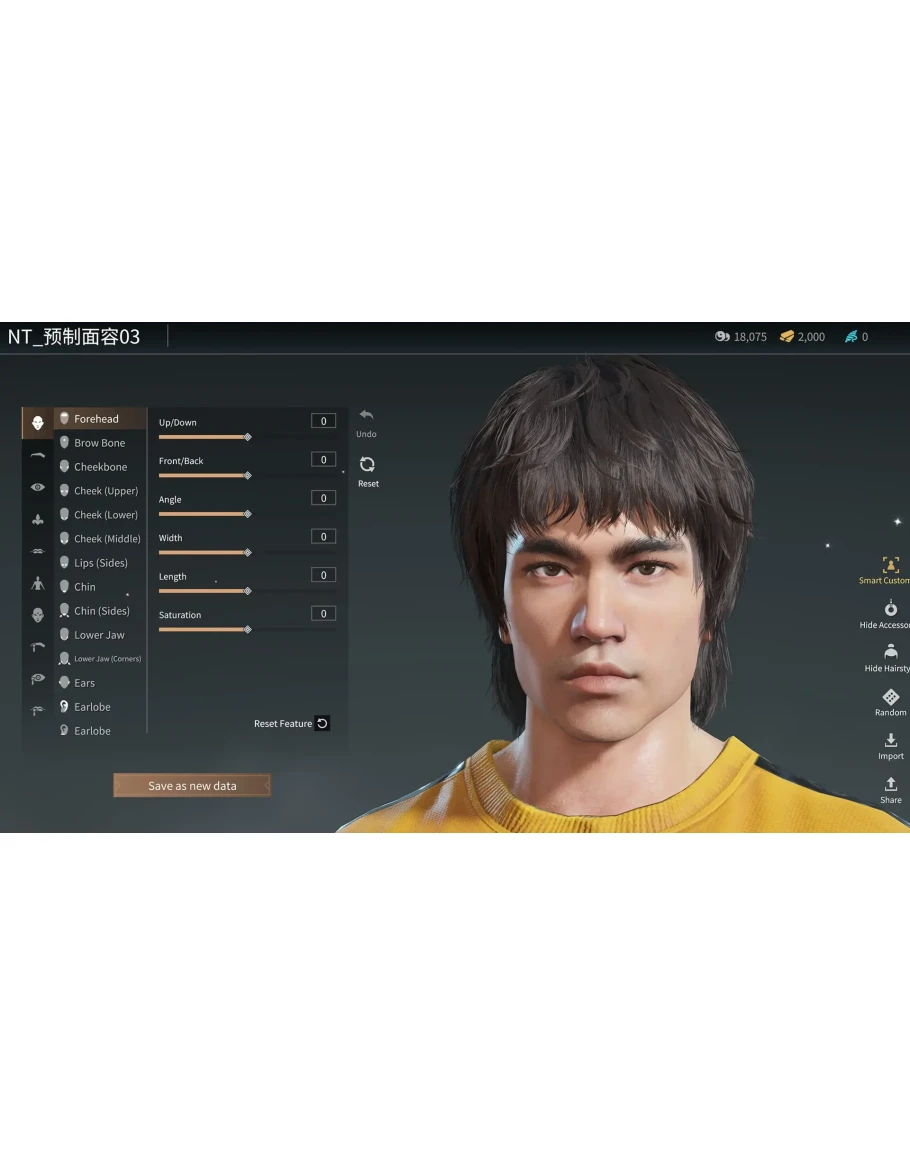The image size is (910, 1155).
Task: Undo the last change
Action: tap(366, 421)
